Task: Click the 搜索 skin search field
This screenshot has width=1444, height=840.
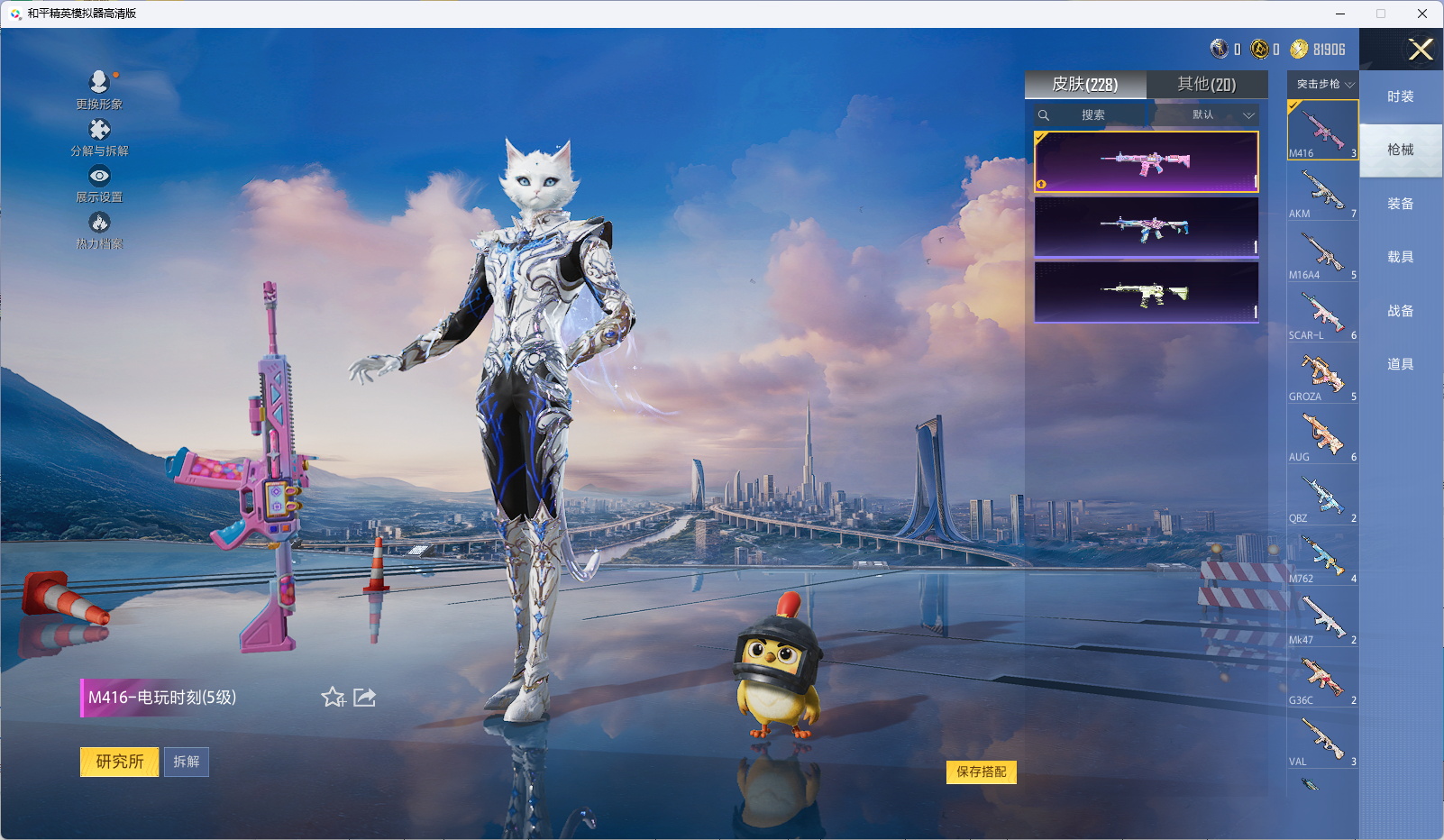Action: click(x=1092, y=115)
